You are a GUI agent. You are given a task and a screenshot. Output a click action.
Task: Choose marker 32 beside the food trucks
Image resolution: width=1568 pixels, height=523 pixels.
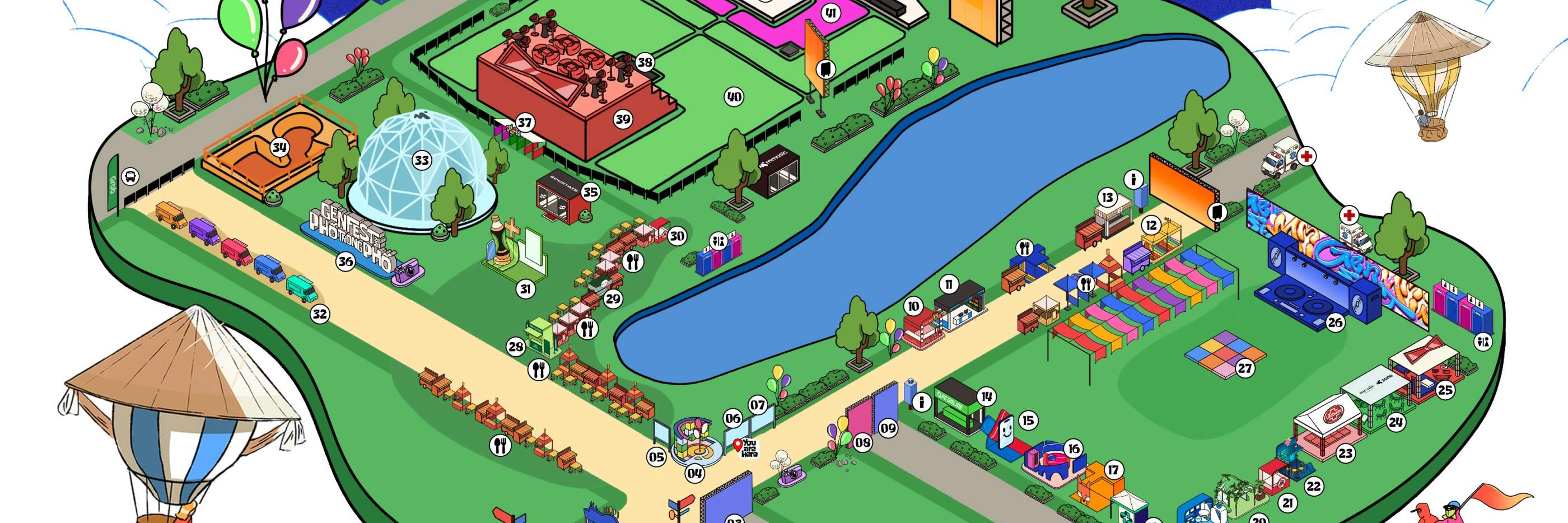(x=320, y=314)
